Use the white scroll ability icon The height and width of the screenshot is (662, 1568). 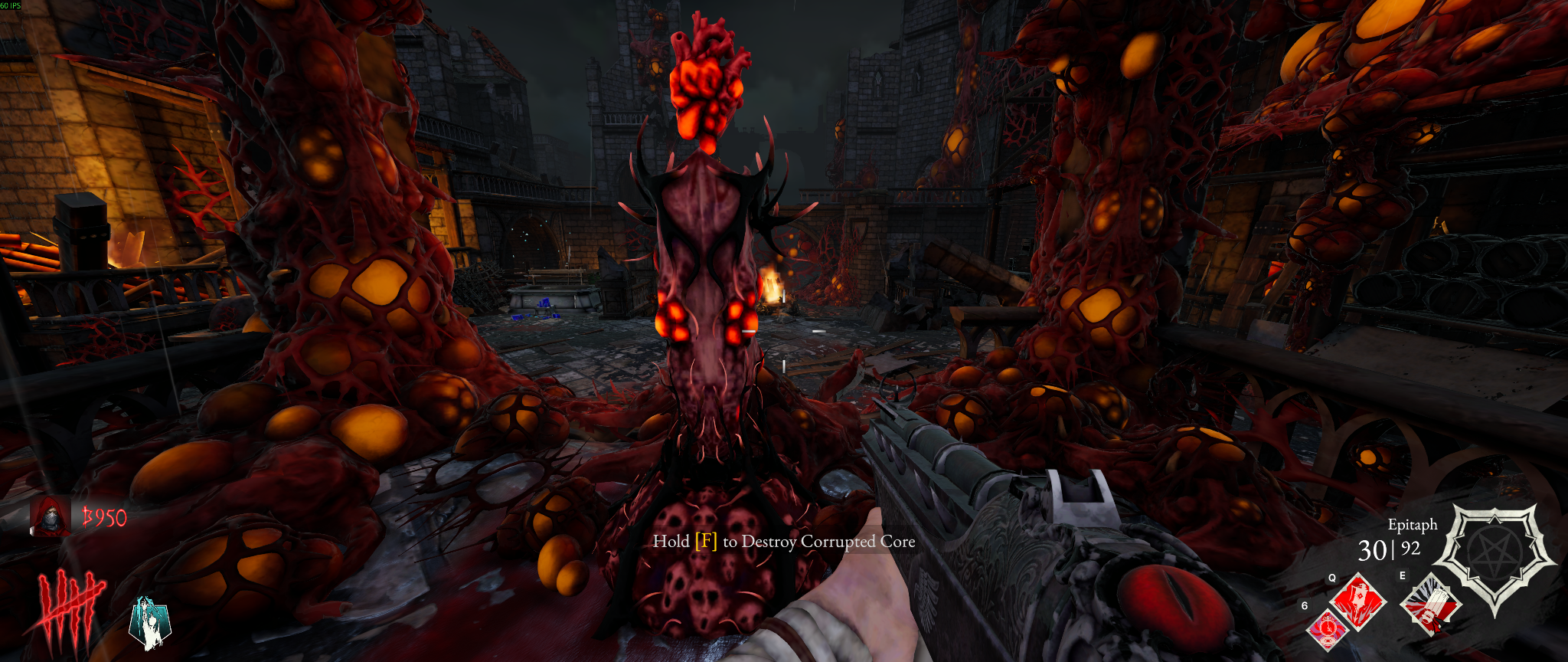1430,605
